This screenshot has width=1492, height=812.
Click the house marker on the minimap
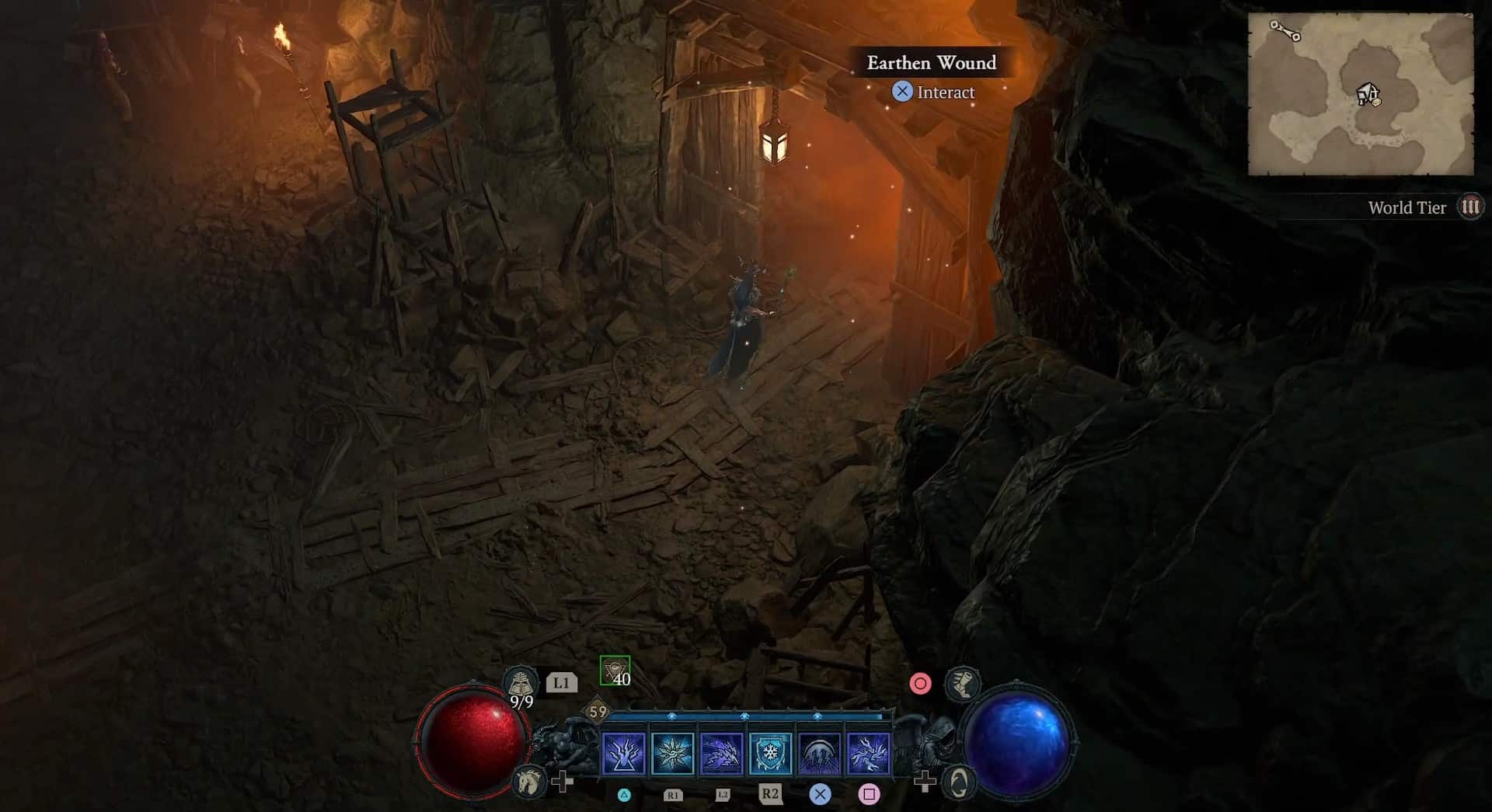point(1368,93)
